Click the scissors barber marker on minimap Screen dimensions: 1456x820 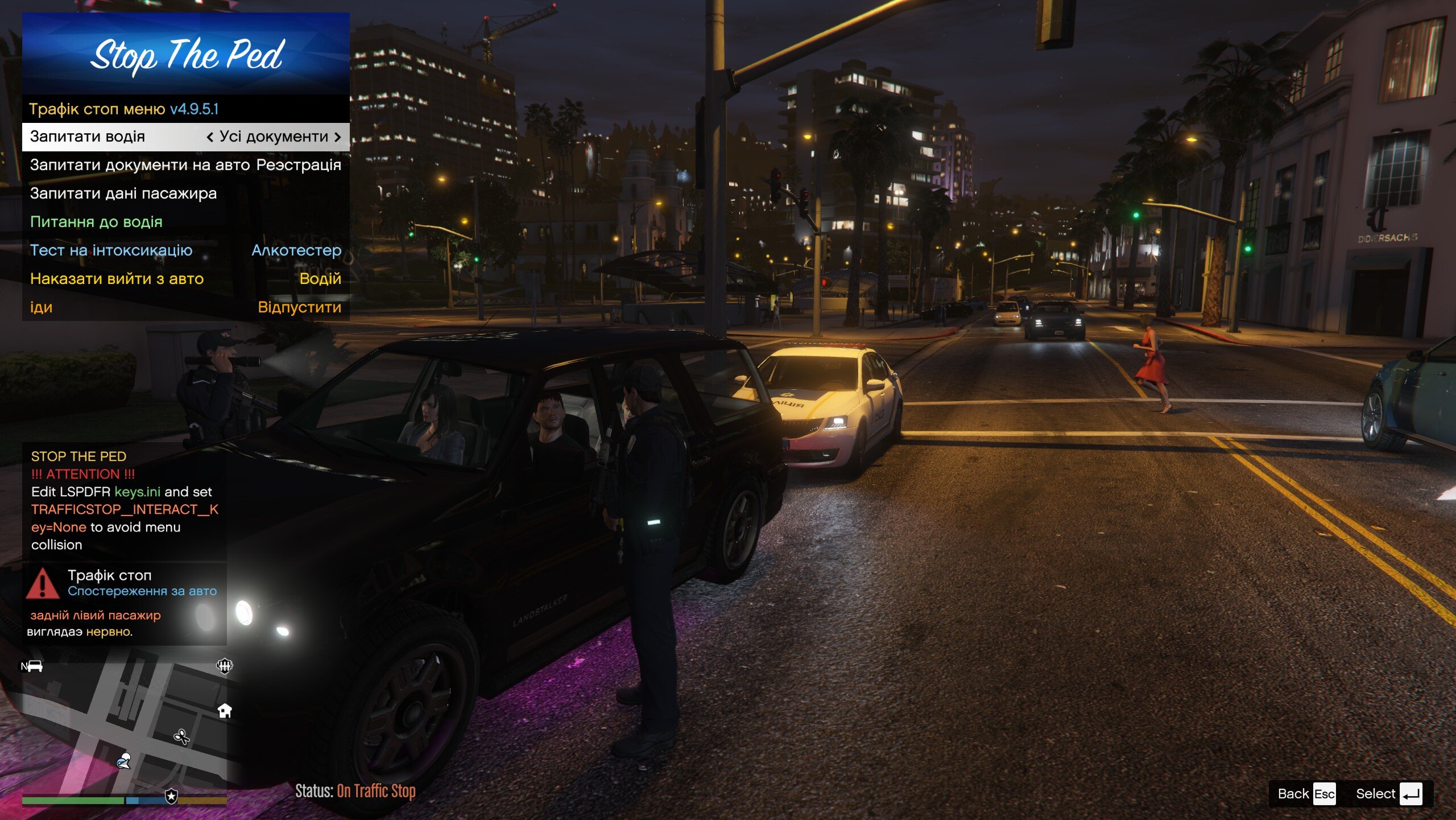point(181,737)
